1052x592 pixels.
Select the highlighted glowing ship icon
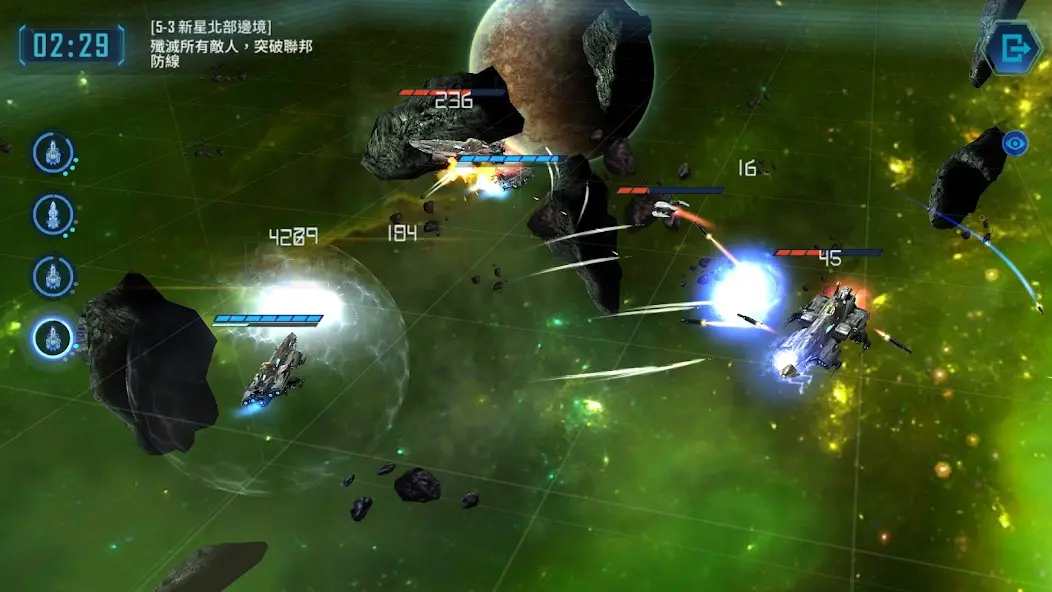tap(53, 338)
